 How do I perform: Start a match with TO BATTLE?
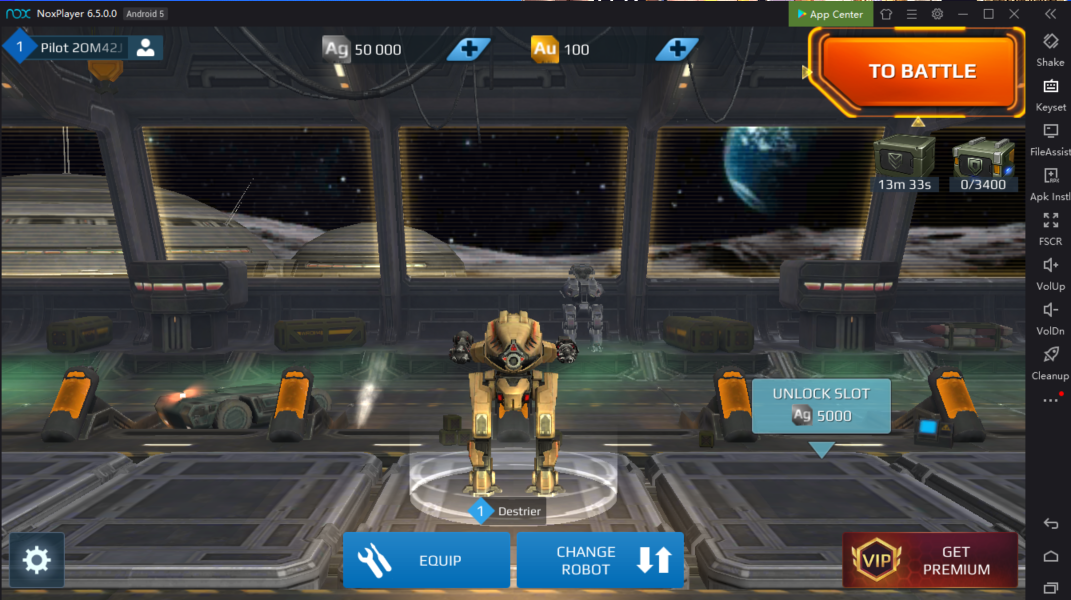pos(920,71)
